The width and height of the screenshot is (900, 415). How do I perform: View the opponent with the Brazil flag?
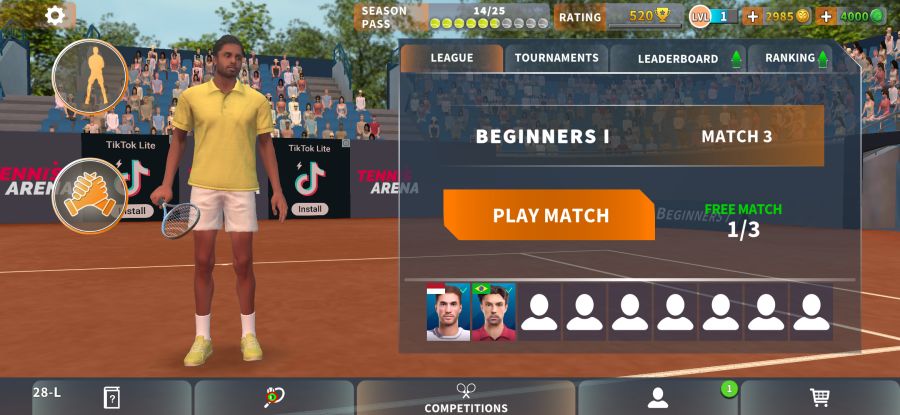coord(492,312)
